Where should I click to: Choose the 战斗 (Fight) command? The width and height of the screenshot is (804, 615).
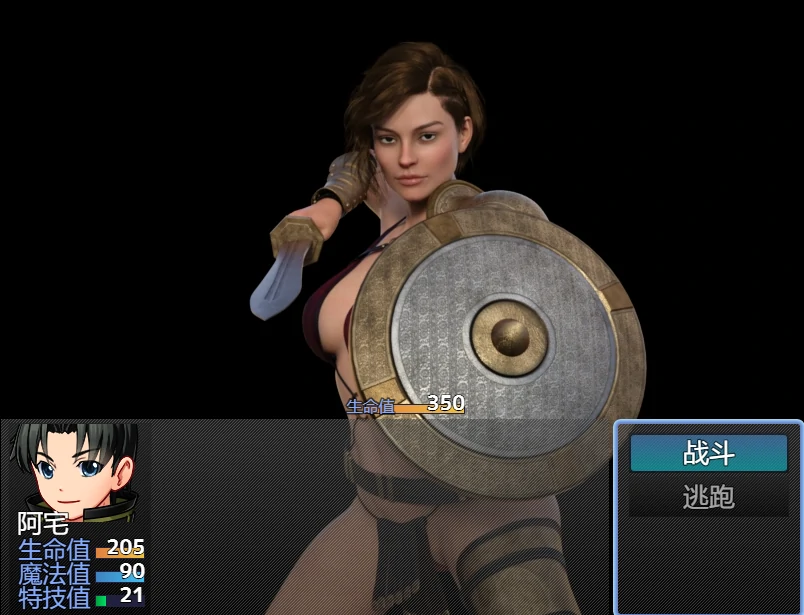pos(708,454)
